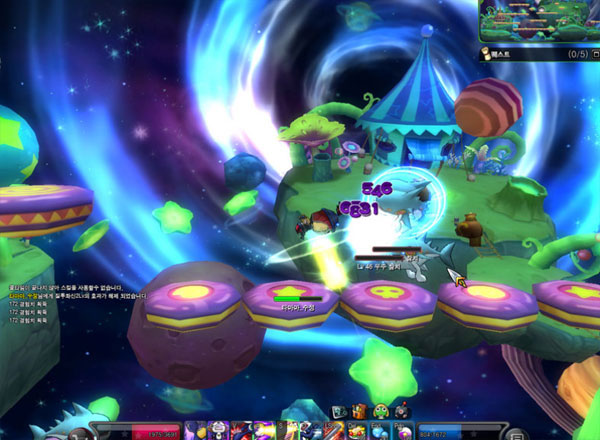
Task: Select the bomb icon above the hotbar
Action: click(402, 411)
